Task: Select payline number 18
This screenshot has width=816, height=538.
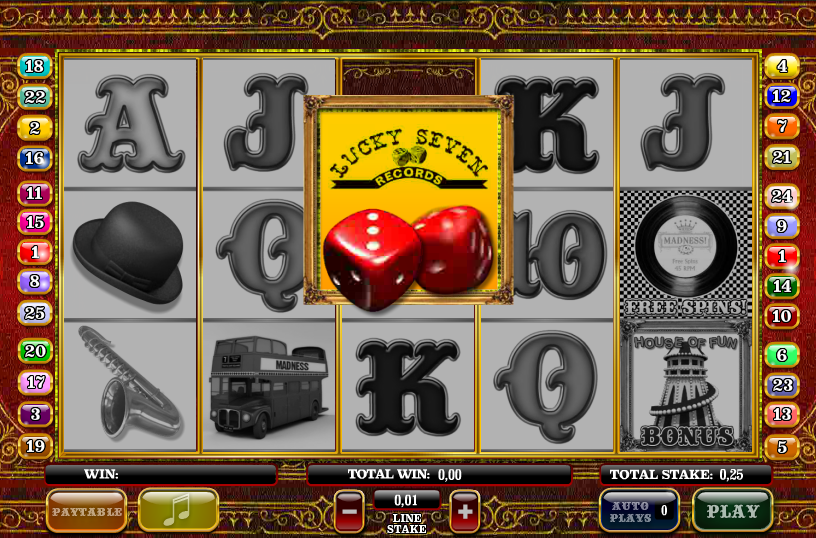Action: [34, 67]
